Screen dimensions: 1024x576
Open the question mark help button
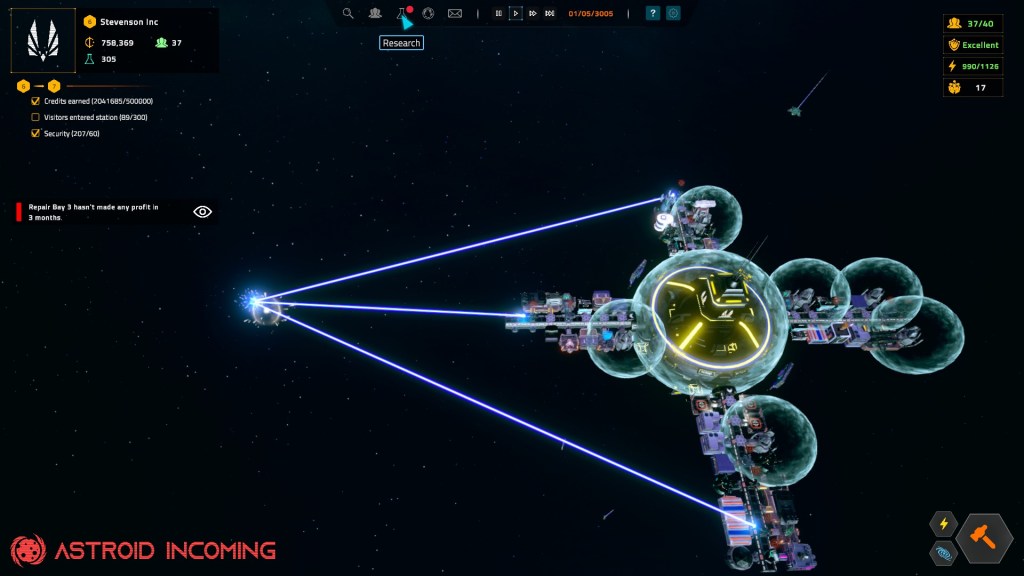pos(653,13)
